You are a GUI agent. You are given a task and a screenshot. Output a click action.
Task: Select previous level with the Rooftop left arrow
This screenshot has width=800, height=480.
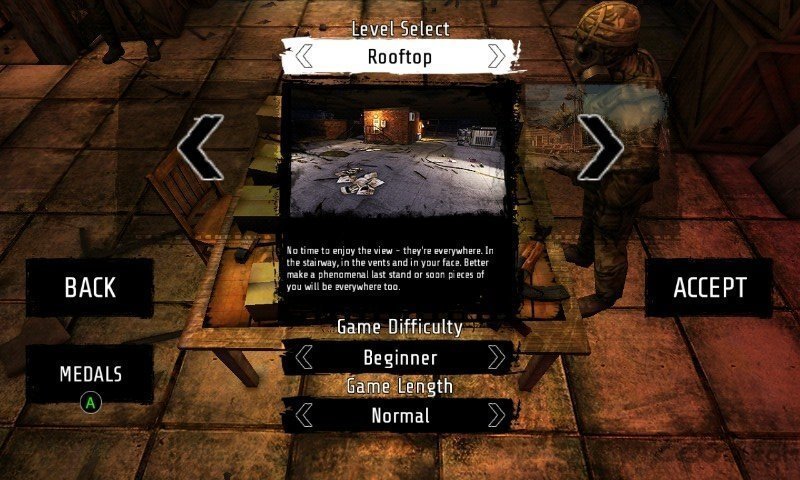click(x=304, y=56)
